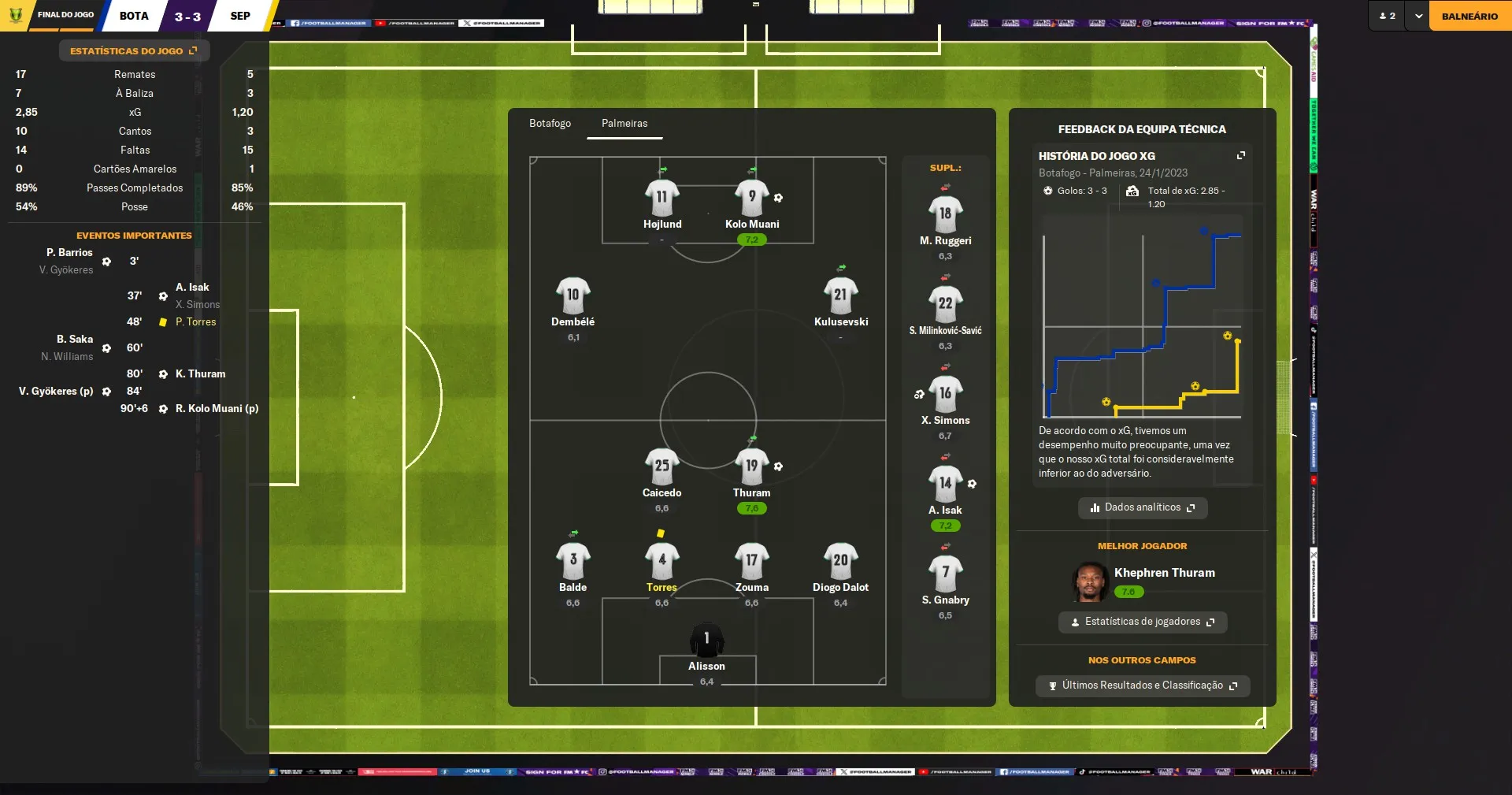Select Højlund's number 11 shirt
The height and width of the screenshot is (795, 1512).
[661, 197]
